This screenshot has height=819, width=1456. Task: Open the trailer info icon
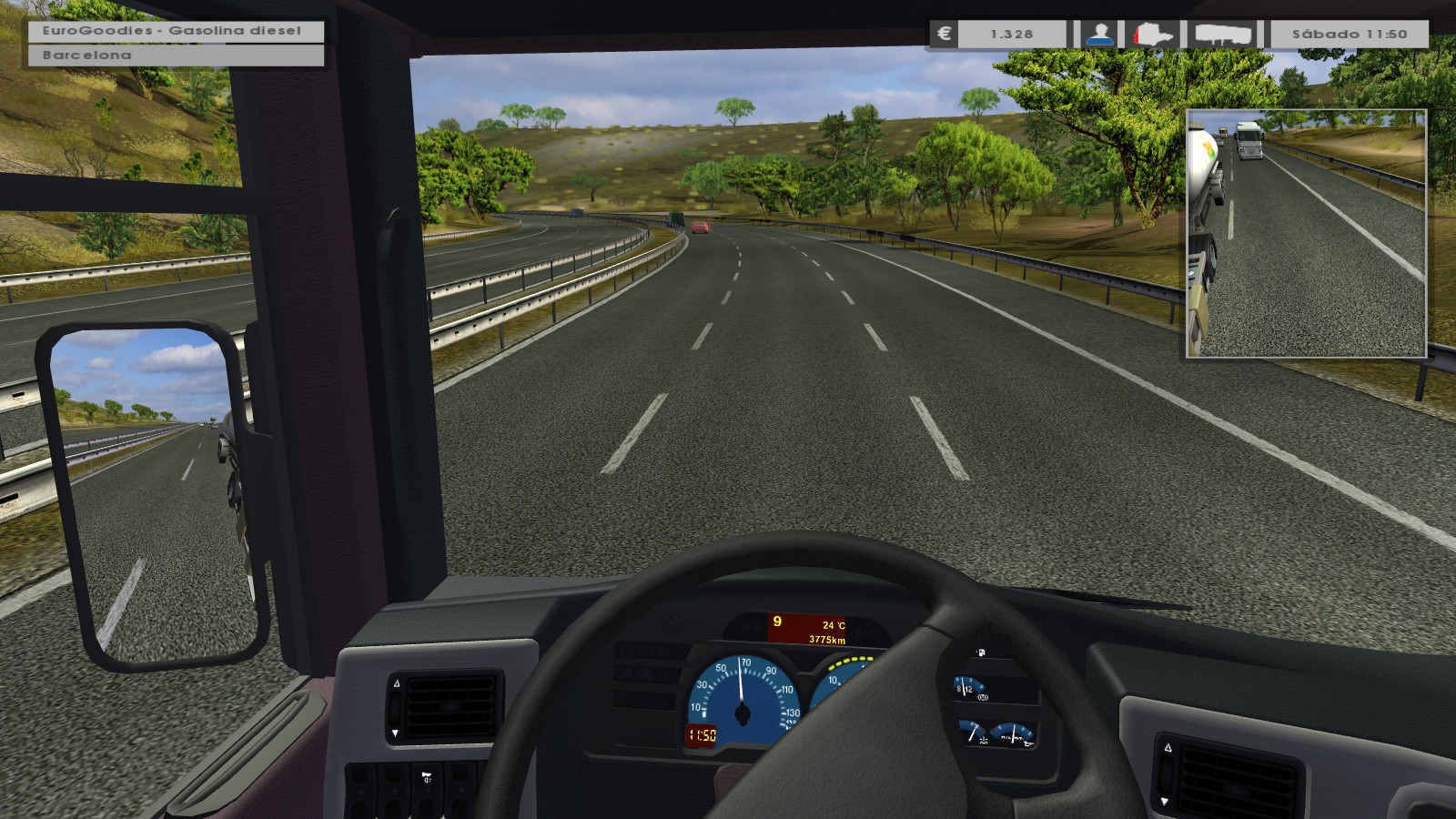[1224, 35]
